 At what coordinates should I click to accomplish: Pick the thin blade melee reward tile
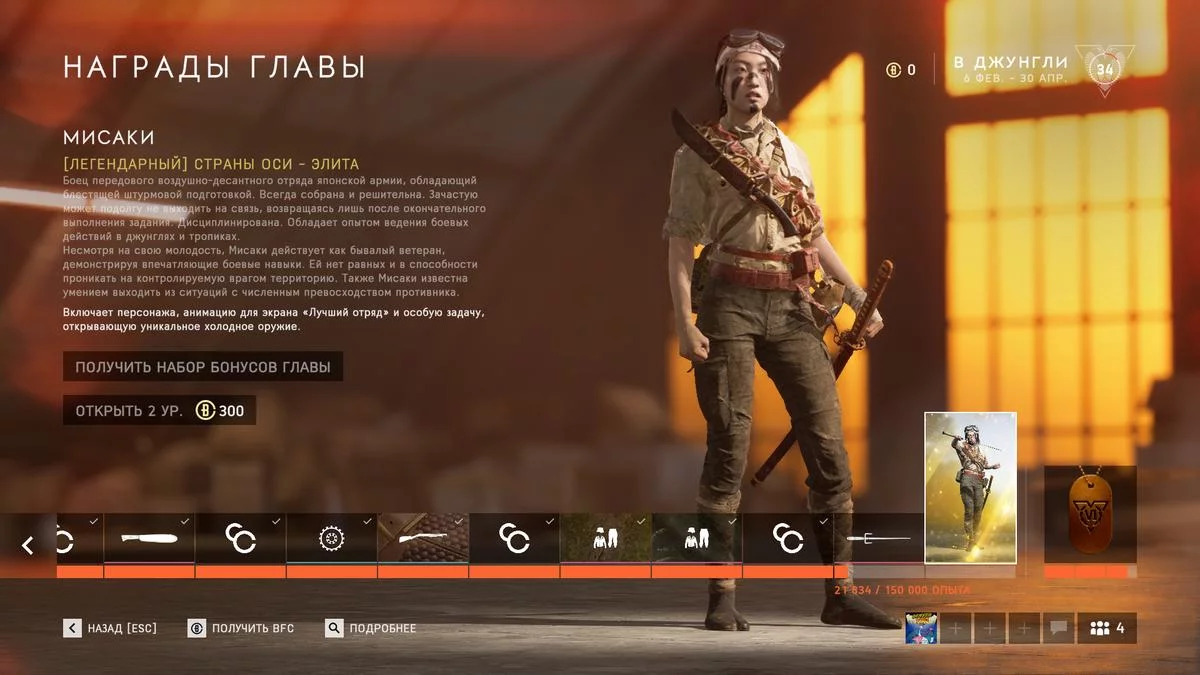pyautogui.click(x=879, y=539)
